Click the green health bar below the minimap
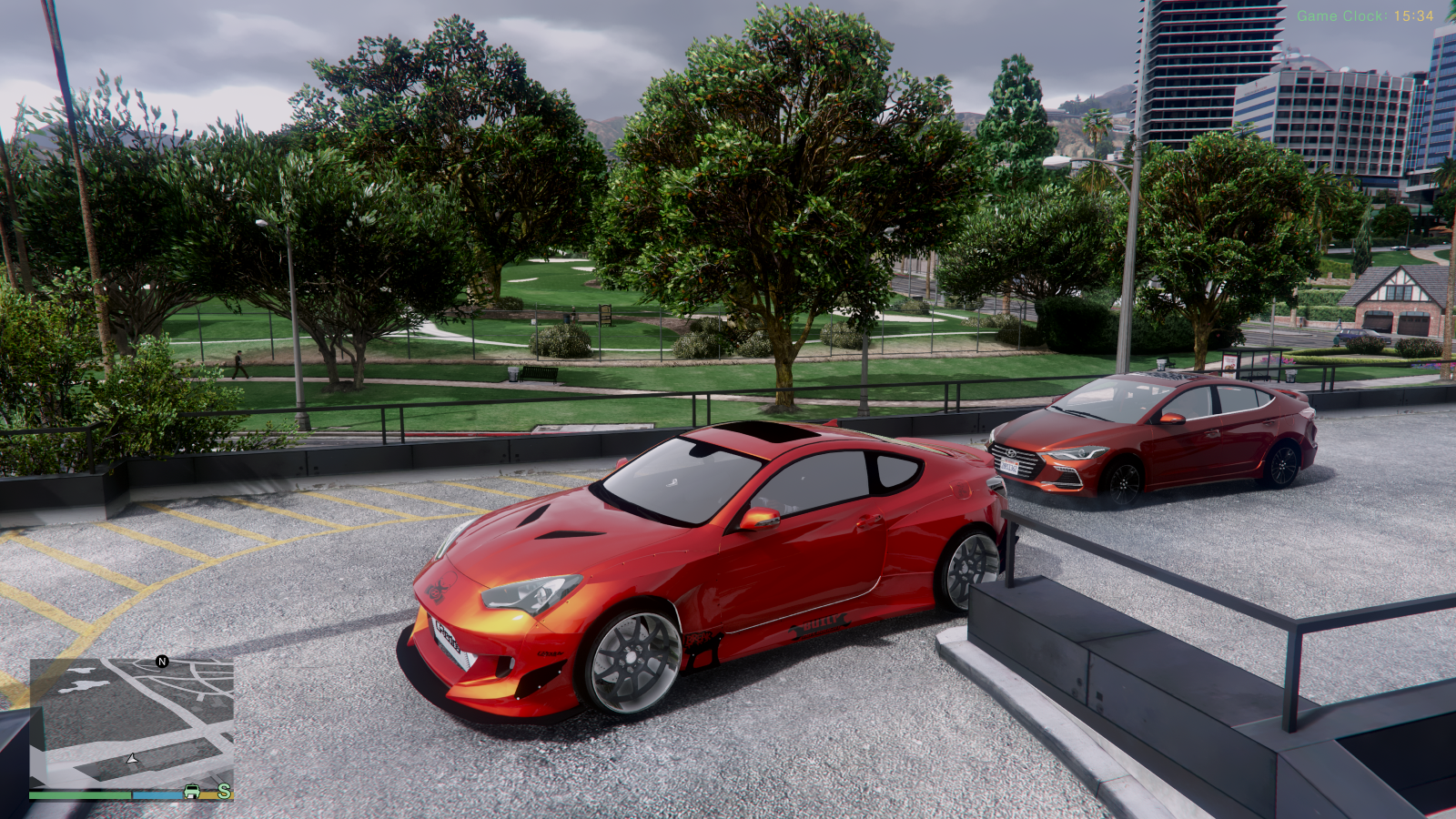Viewport: 1456px width, 819px height. pyautogui.click(x=81, y=794)
